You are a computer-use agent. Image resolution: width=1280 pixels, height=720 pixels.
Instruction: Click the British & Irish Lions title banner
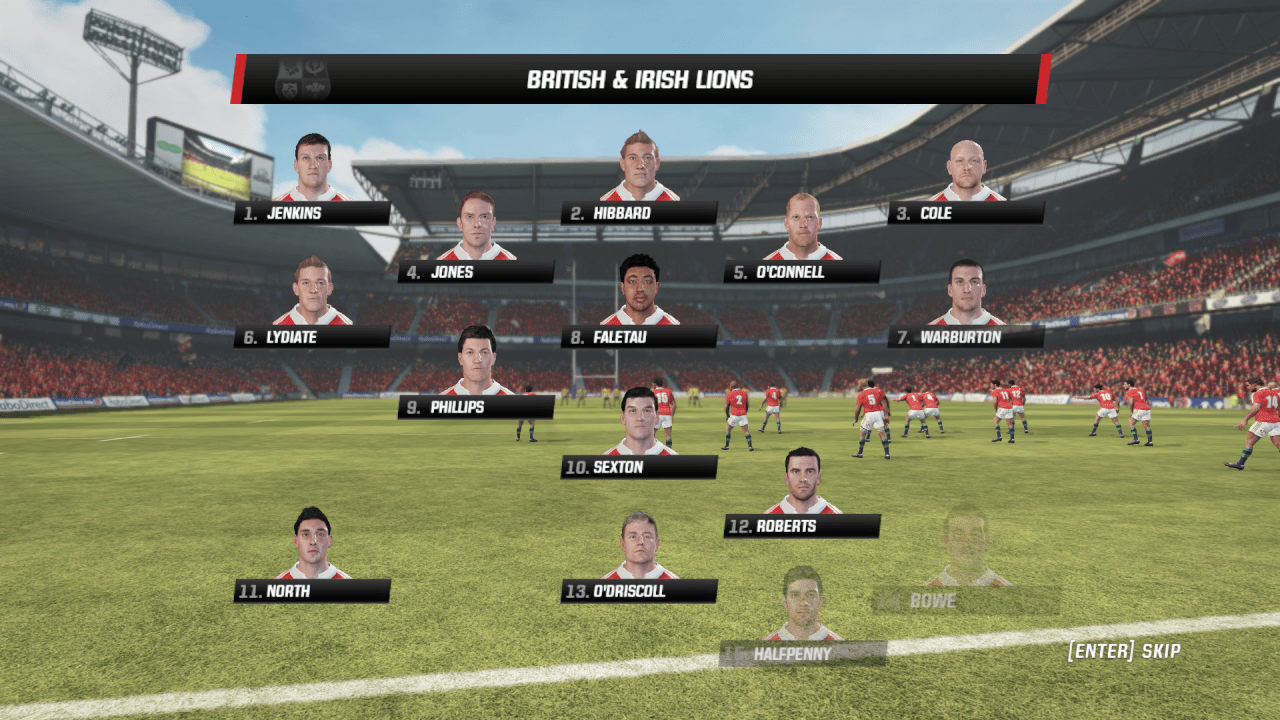[640, 80]
